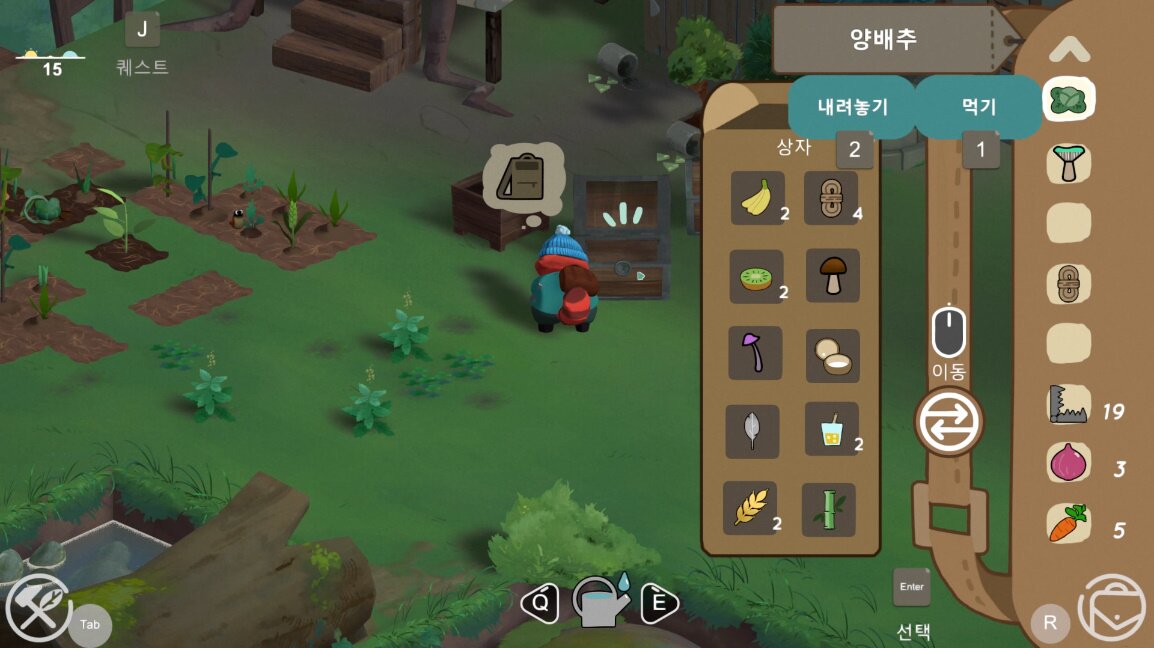The width and height of the screenshot is (1154, 648).
Task: Select the rope in the backpack
Action: (x=1068, y=285)
